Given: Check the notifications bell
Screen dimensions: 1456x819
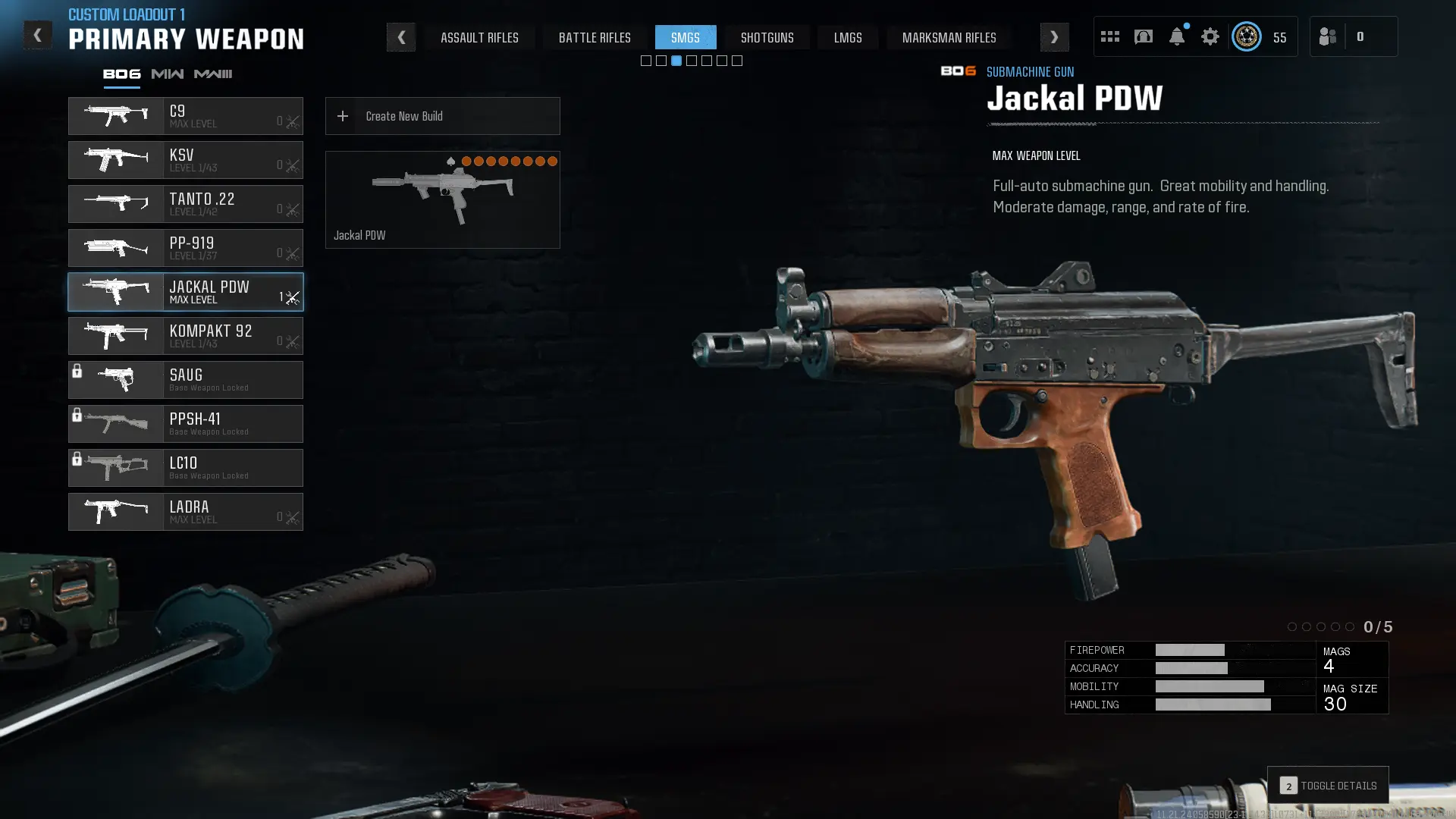Looking at the screenshot, I should point(1176,36).
